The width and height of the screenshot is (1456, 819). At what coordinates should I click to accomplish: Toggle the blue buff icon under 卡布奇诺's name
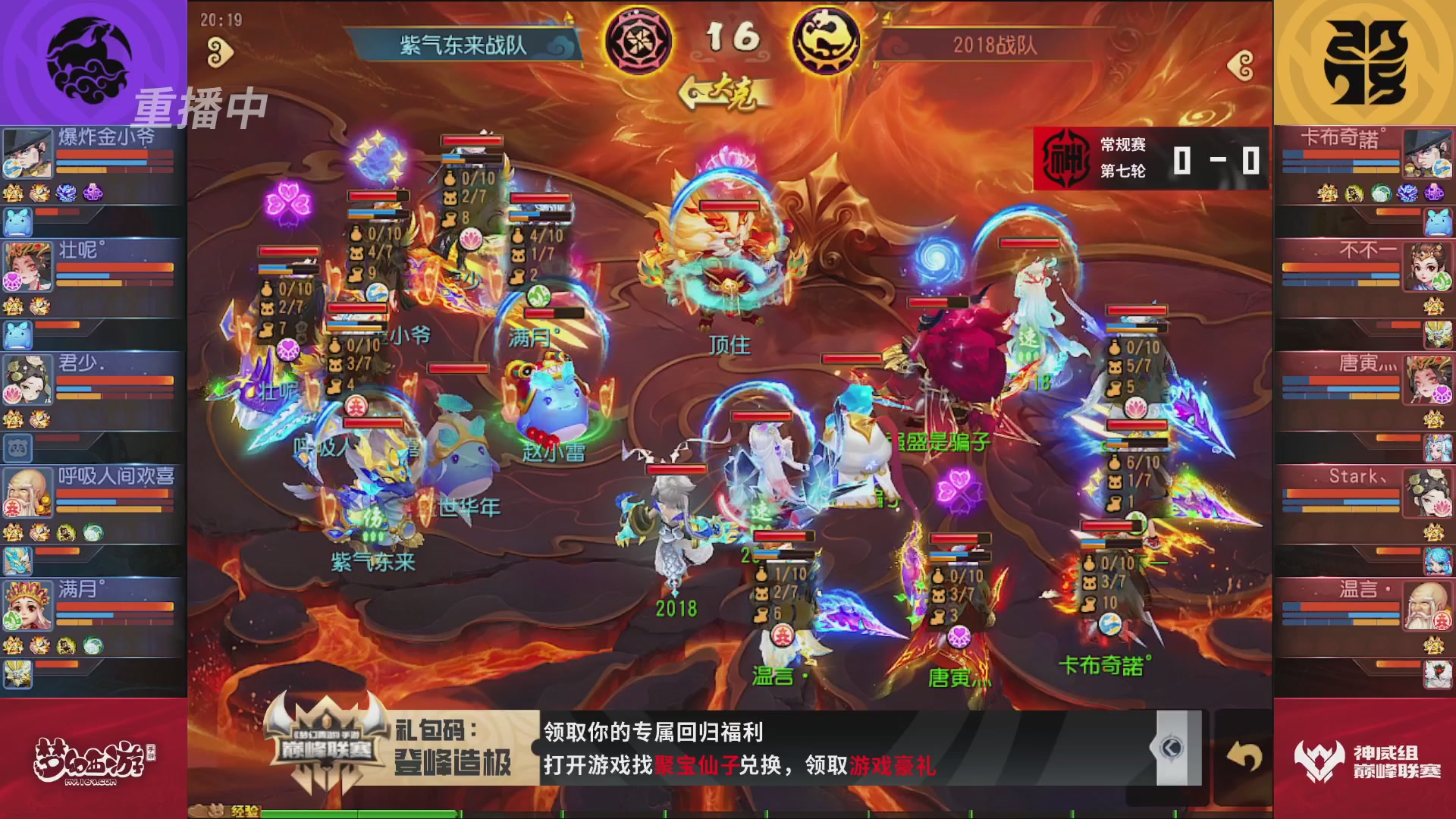pyautogui.click(x=1407, y=193)
